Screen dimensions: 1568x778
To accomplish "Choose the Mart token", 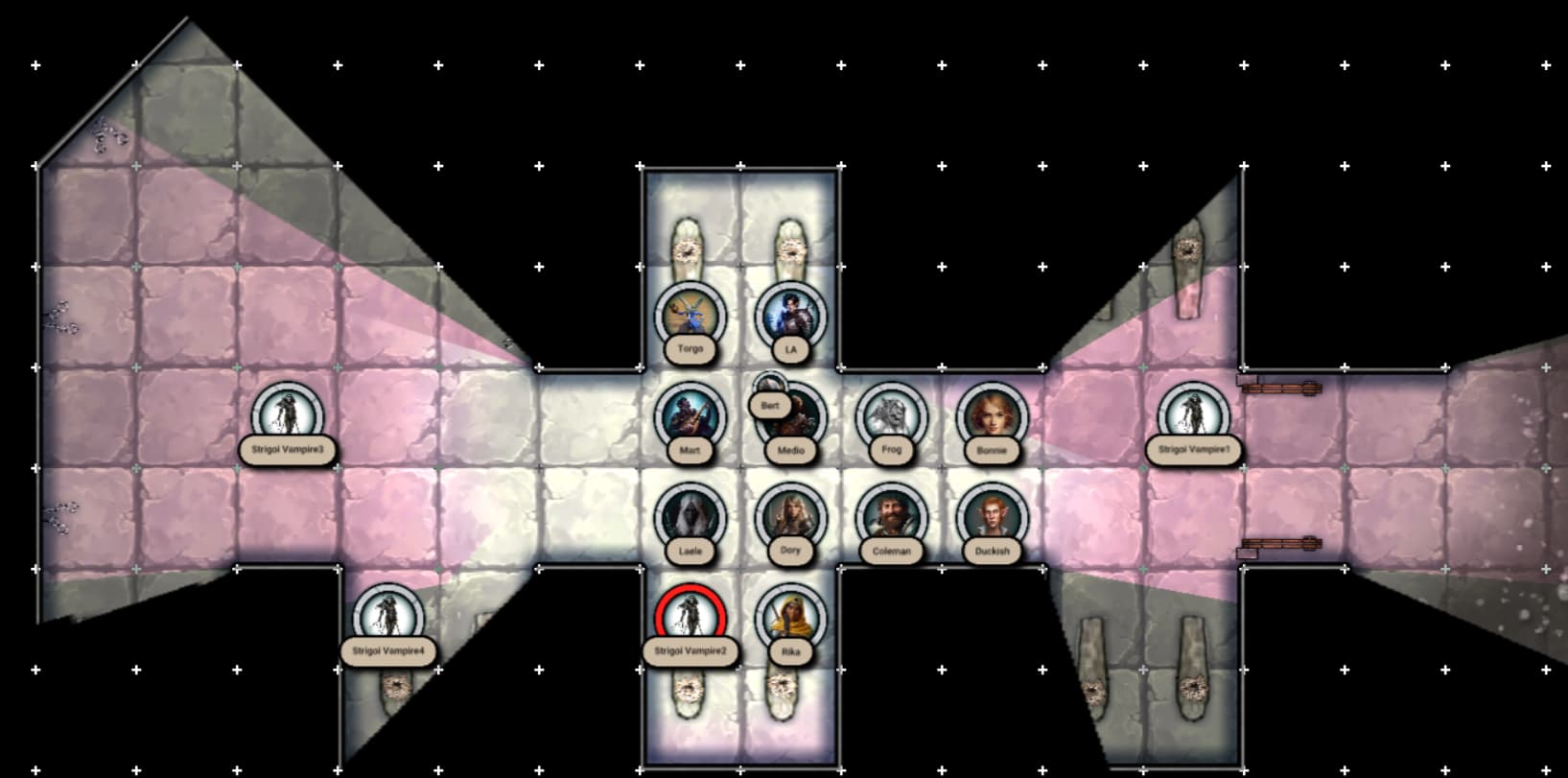I will coord(690,415).
